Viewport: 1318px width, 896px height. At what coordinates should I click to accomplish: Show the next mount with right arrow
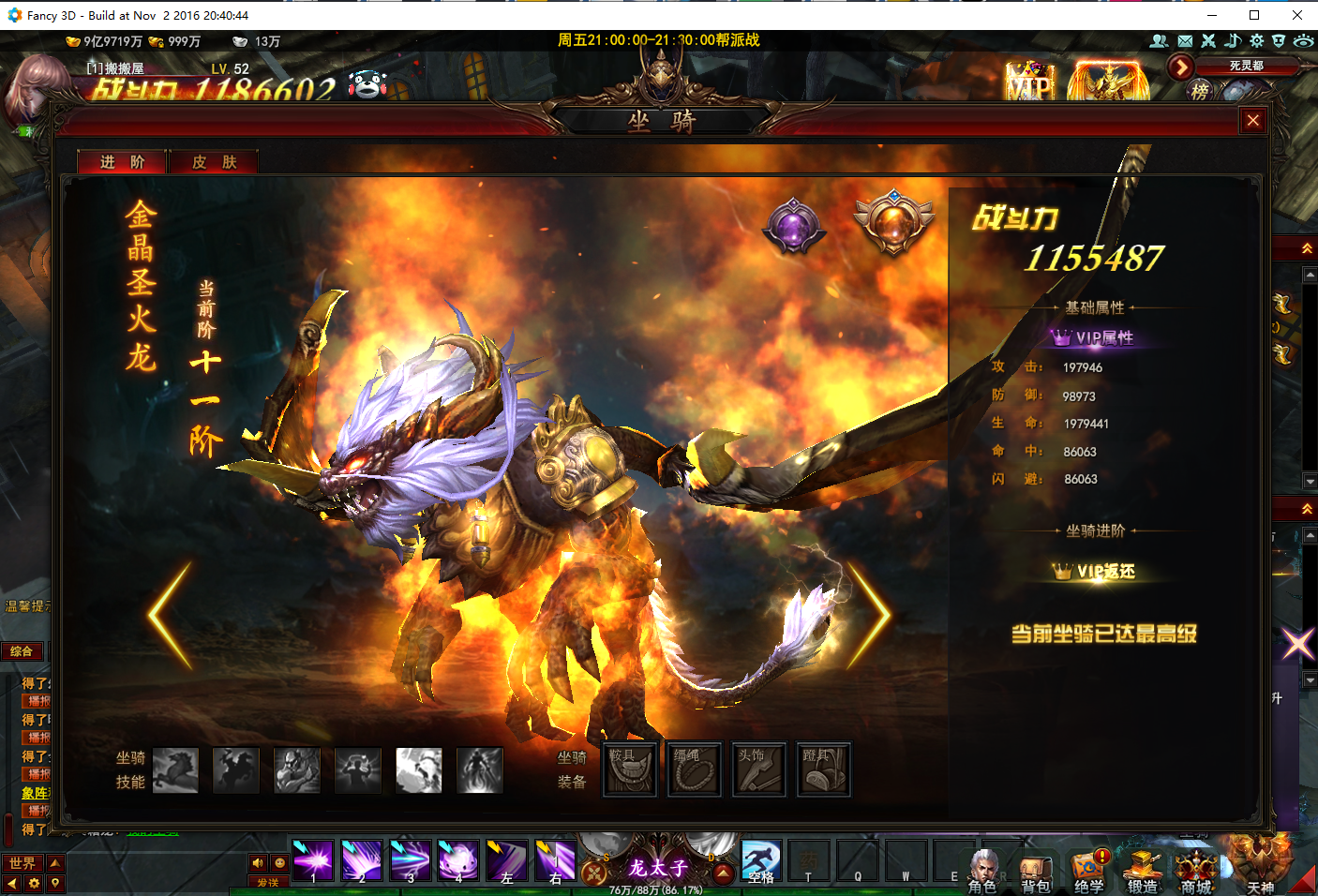869,616
